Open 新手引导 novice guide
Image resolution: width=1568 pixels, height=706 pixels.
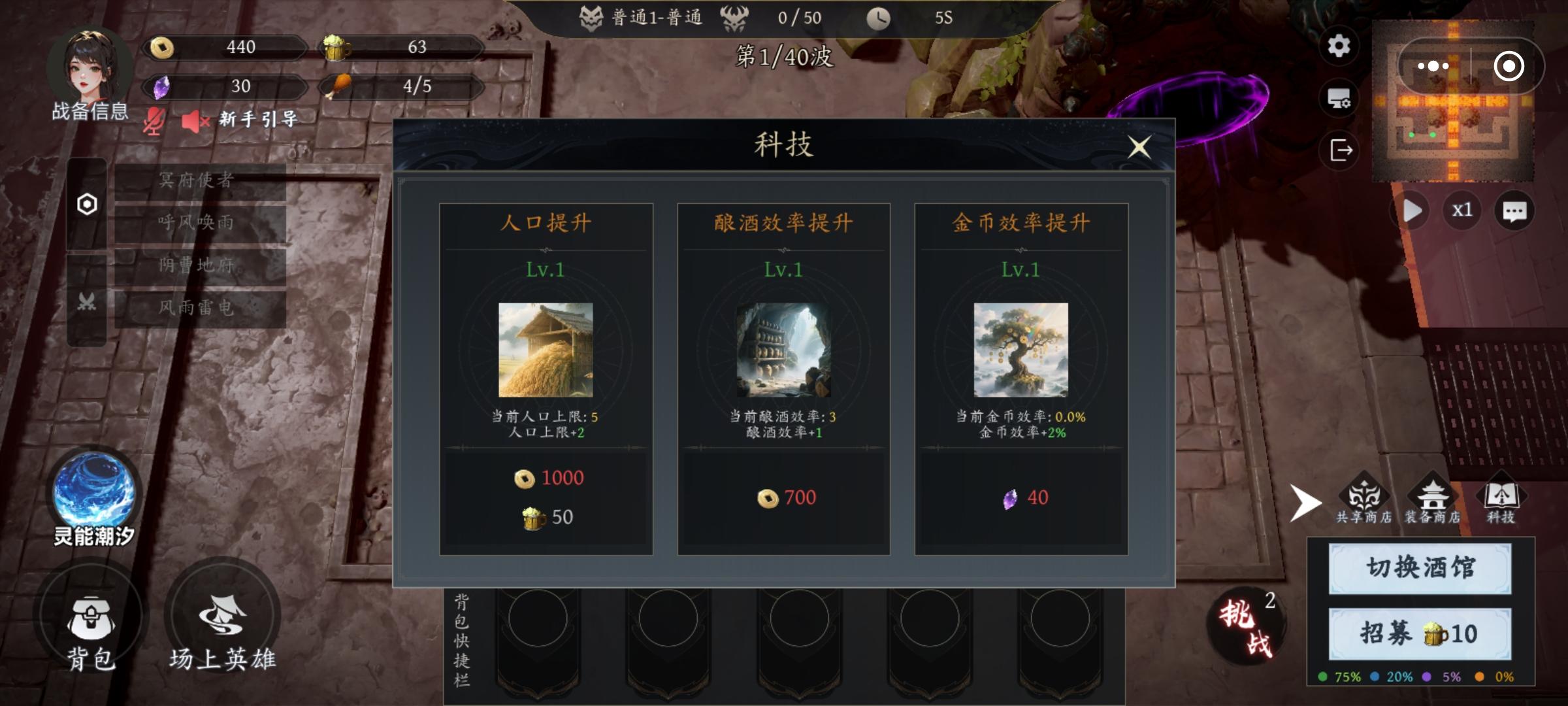click(256, 120)
